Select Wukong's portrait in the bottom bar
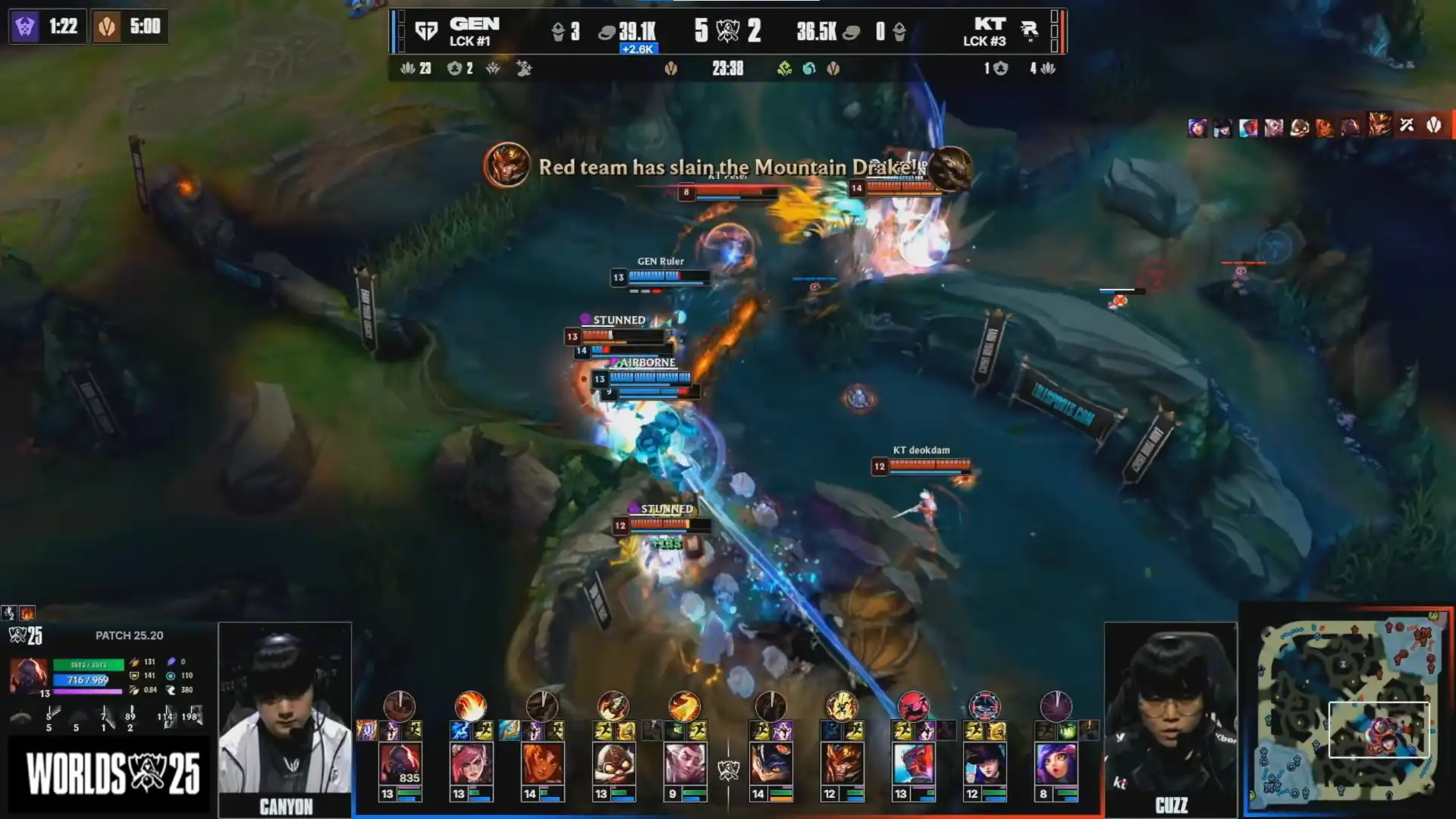Viewport: 1456px width, 819px height. [x=843, y=764]
